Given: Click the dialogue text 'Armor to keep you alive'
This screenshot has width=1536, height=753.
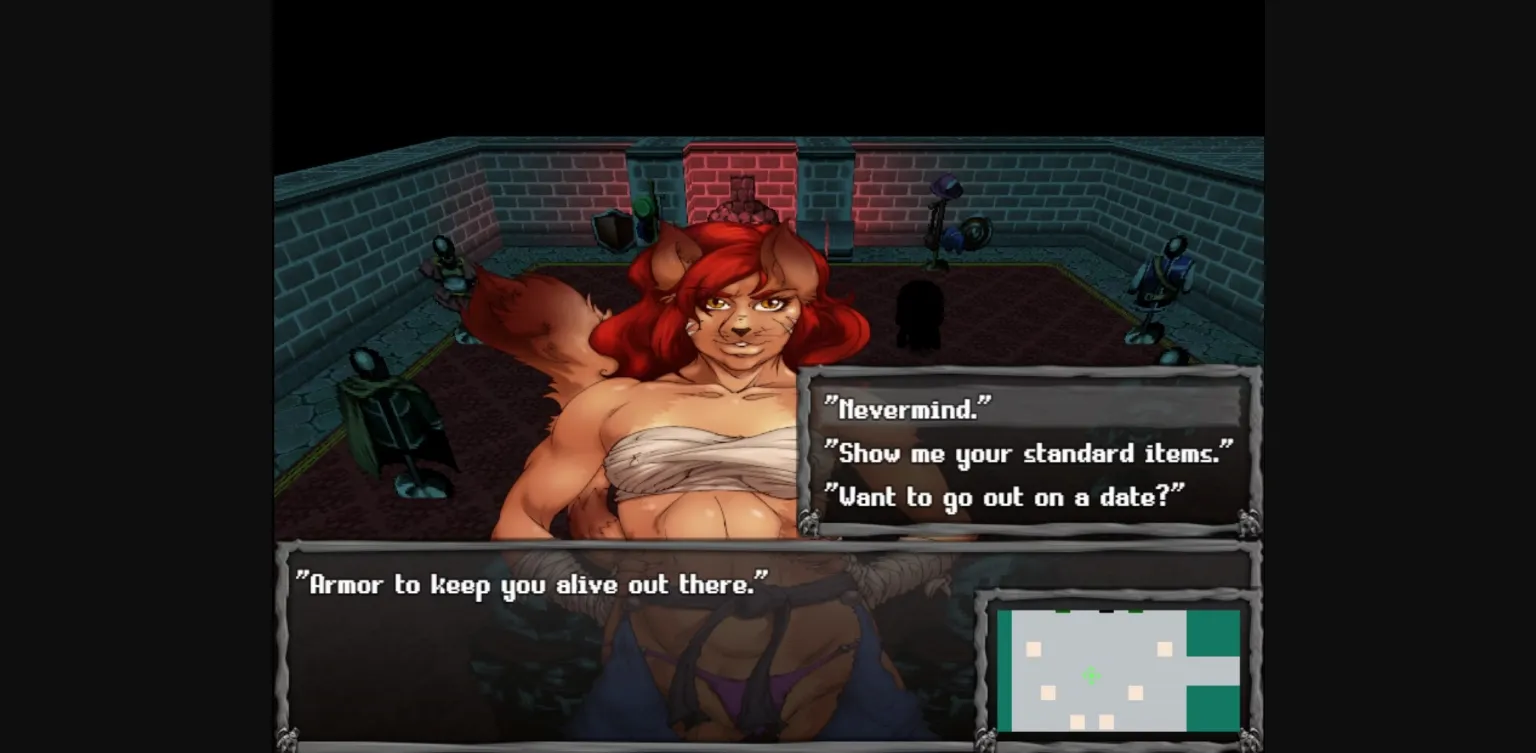Looking at the screenshot, I should click(x=530, y=585).
